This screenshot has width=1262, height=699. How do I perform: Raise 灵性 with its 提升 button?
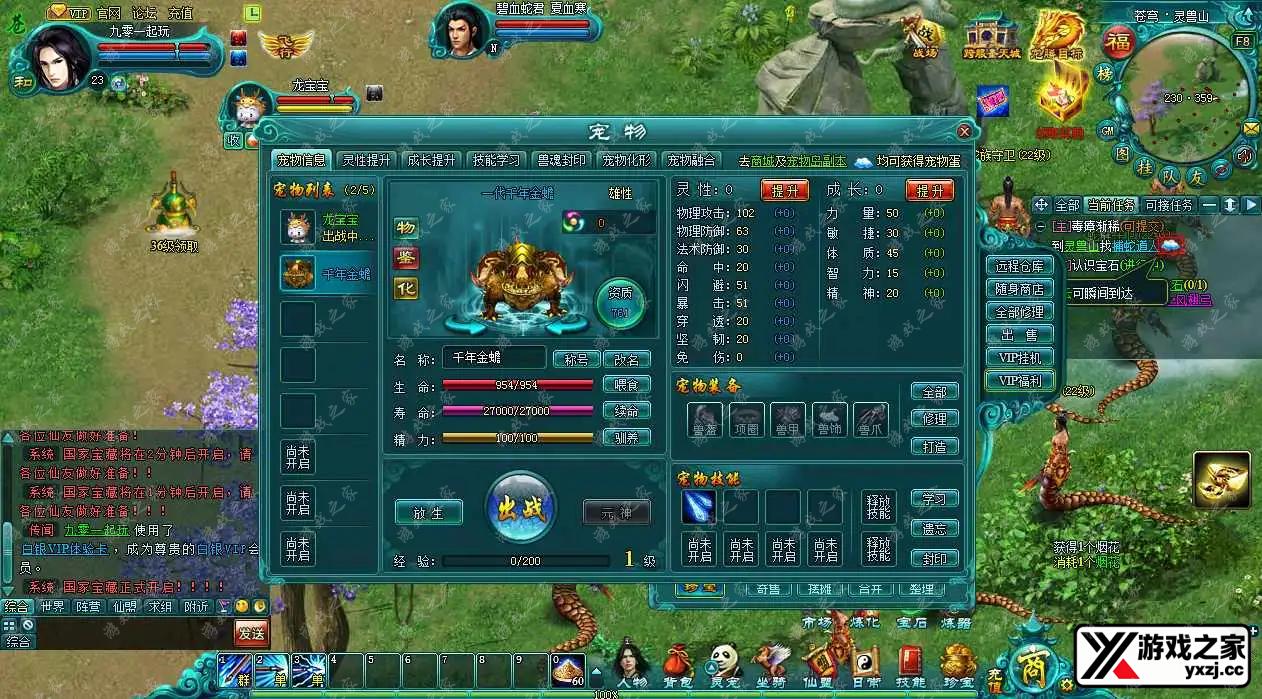click(784, 190)
